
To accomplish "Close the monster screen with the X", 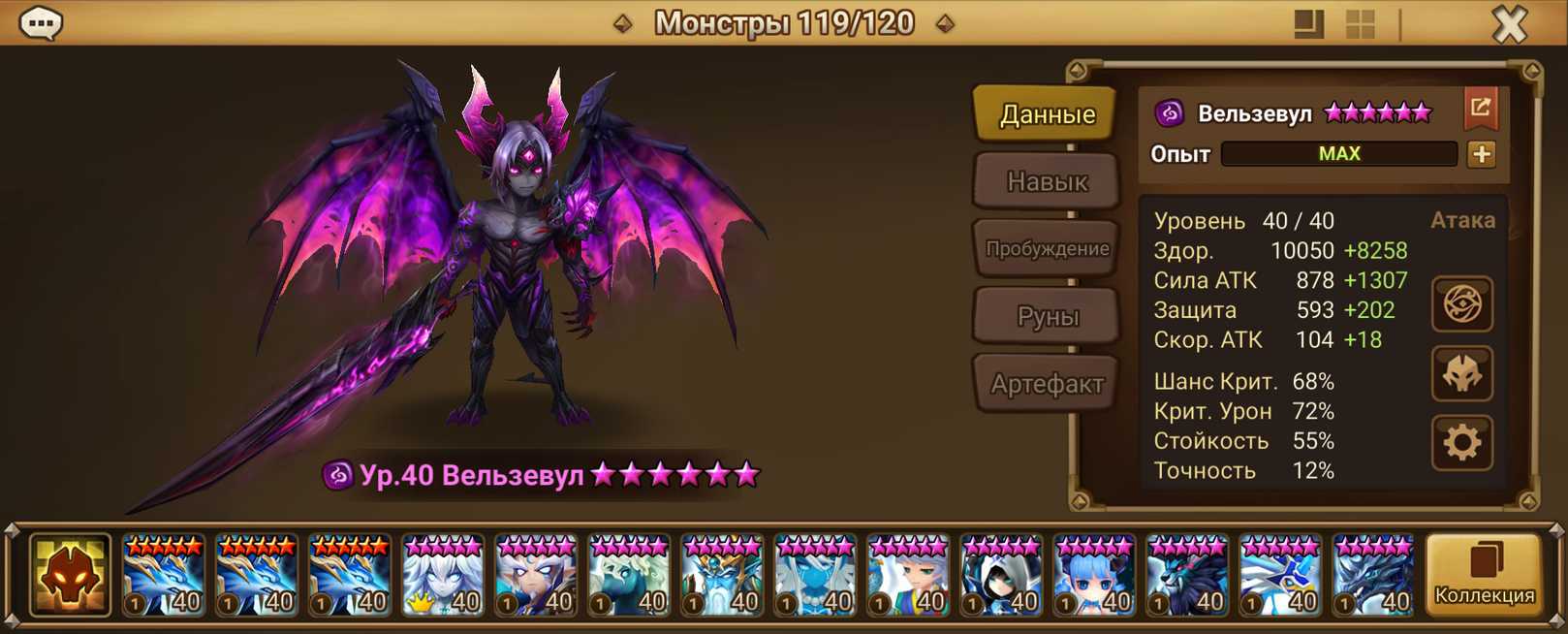I will click(x=1509, y=24).
